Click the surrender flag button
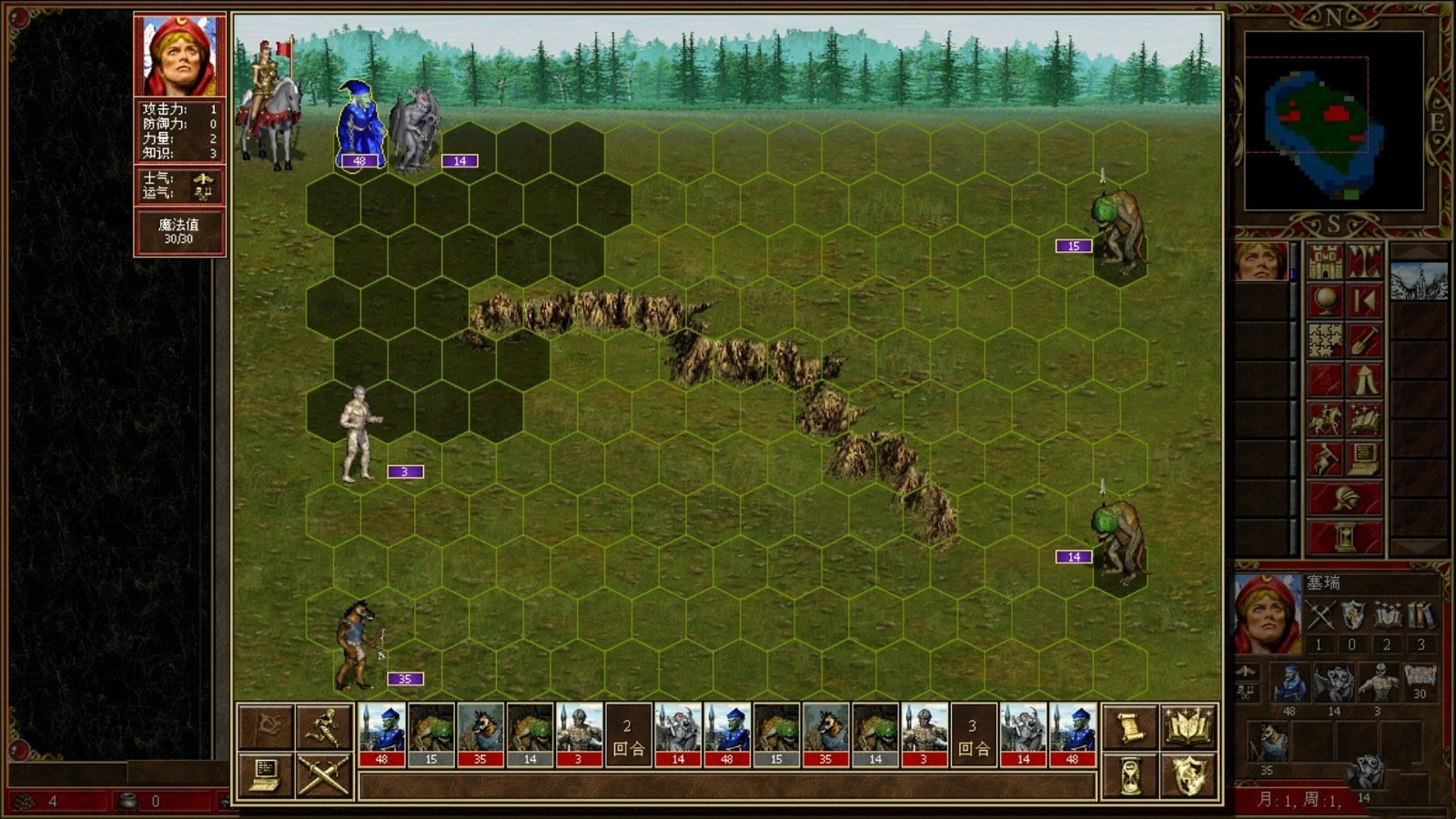 click(x=265, y=727)
